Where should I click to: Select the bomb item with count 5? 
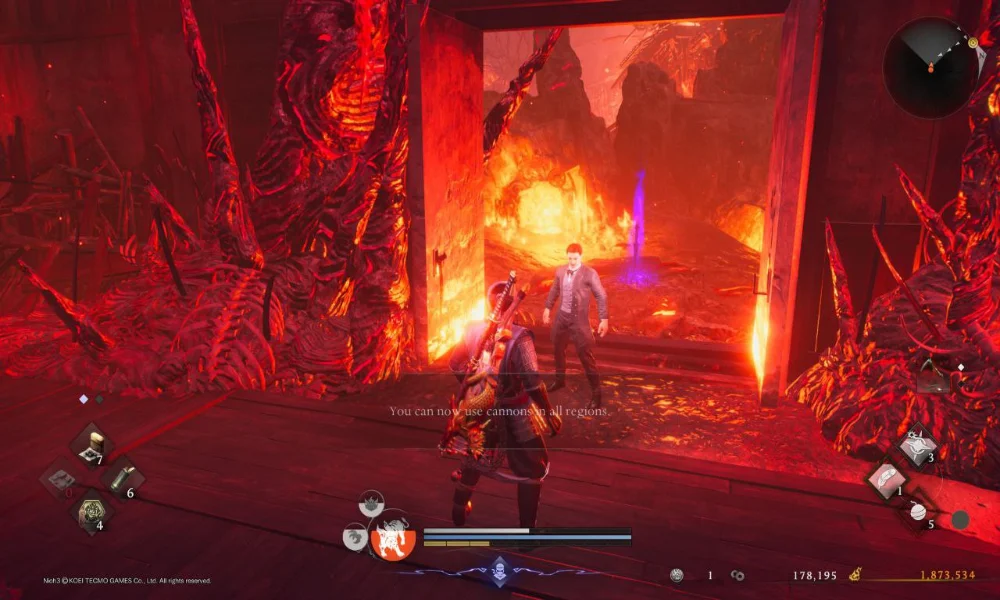(918, 512)
